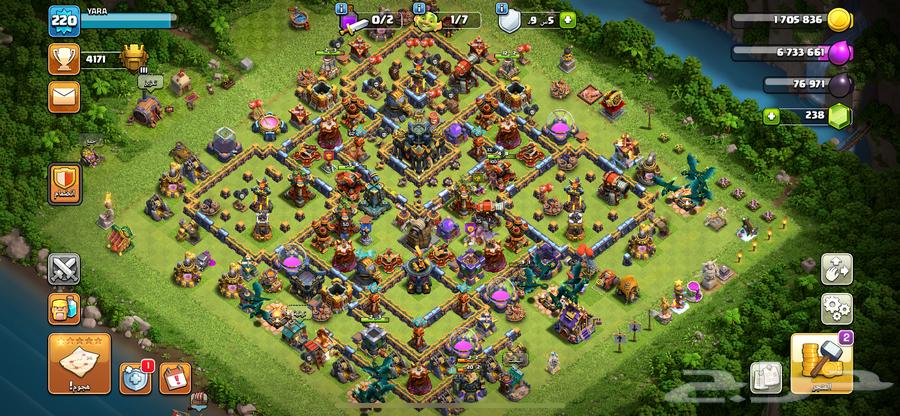Open the base layout editor button above settings
This screenshot has height=416, width=900.
pos(837,268)
